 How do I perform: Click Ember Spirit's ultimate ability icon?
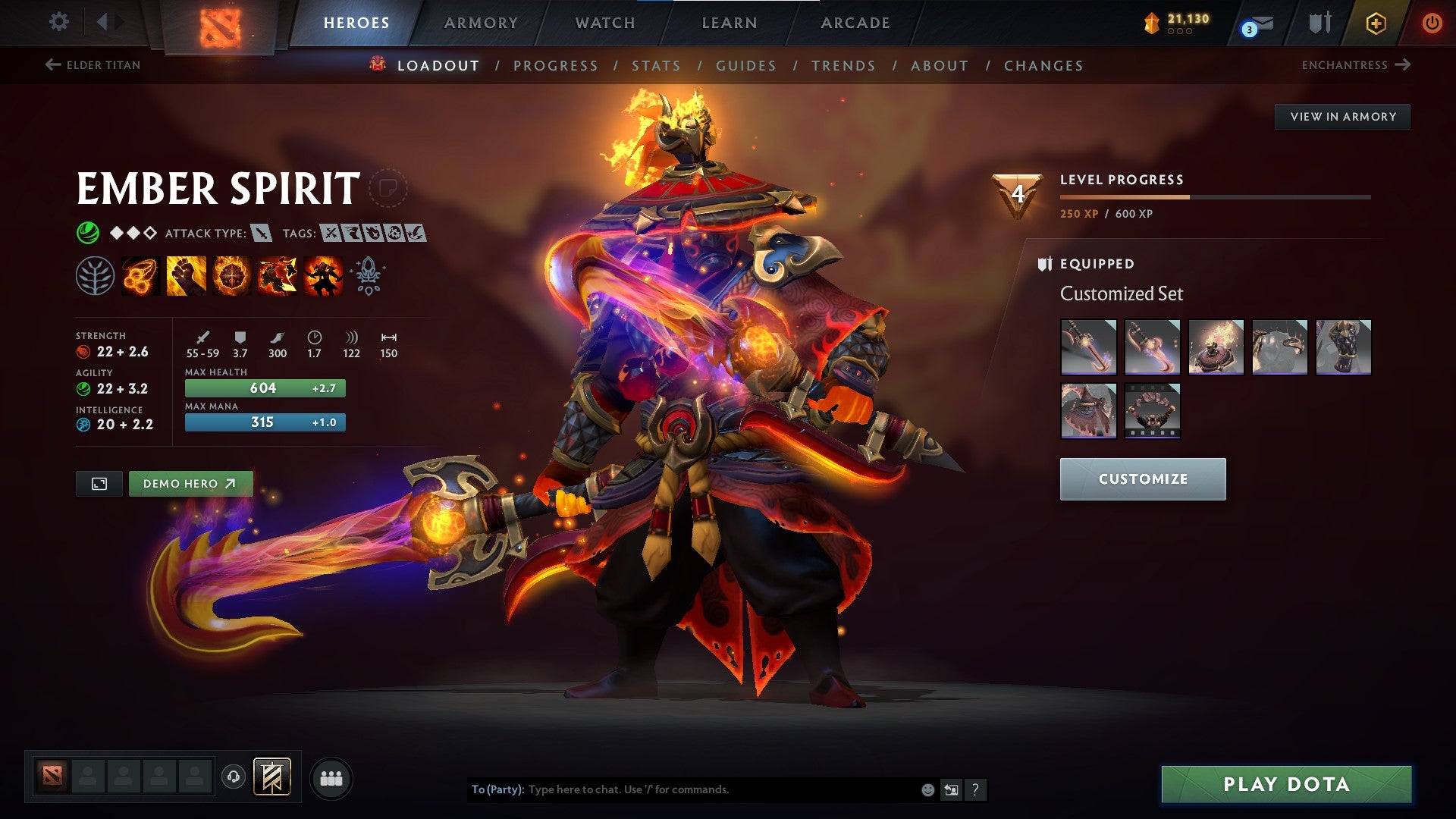pos(325,277)
